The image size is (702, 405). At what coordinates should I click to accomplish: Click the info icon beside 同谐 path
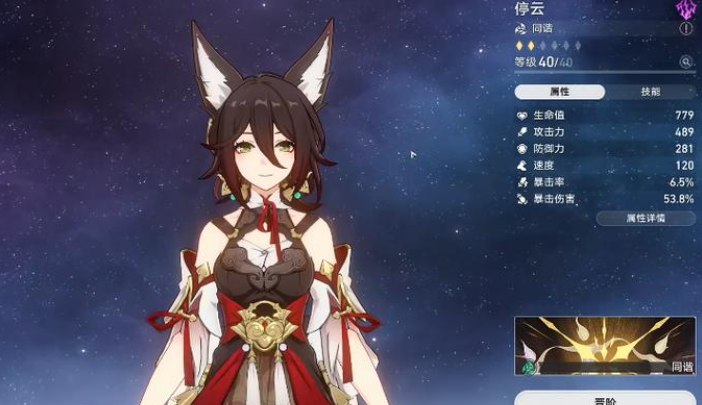(686, 29)
